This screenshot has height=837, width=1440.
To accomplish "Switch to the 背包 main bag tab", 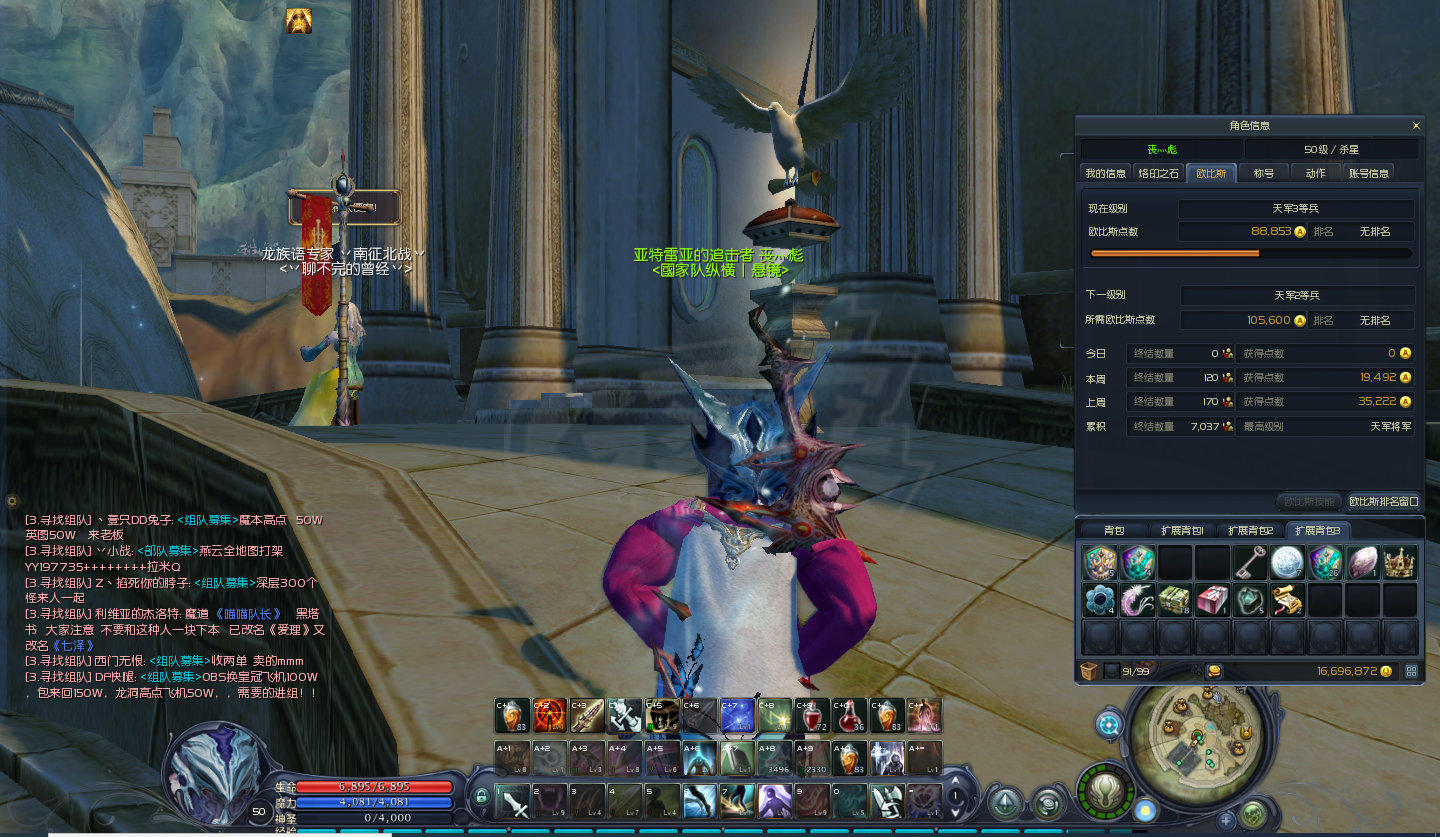I will coord(1114,530).
